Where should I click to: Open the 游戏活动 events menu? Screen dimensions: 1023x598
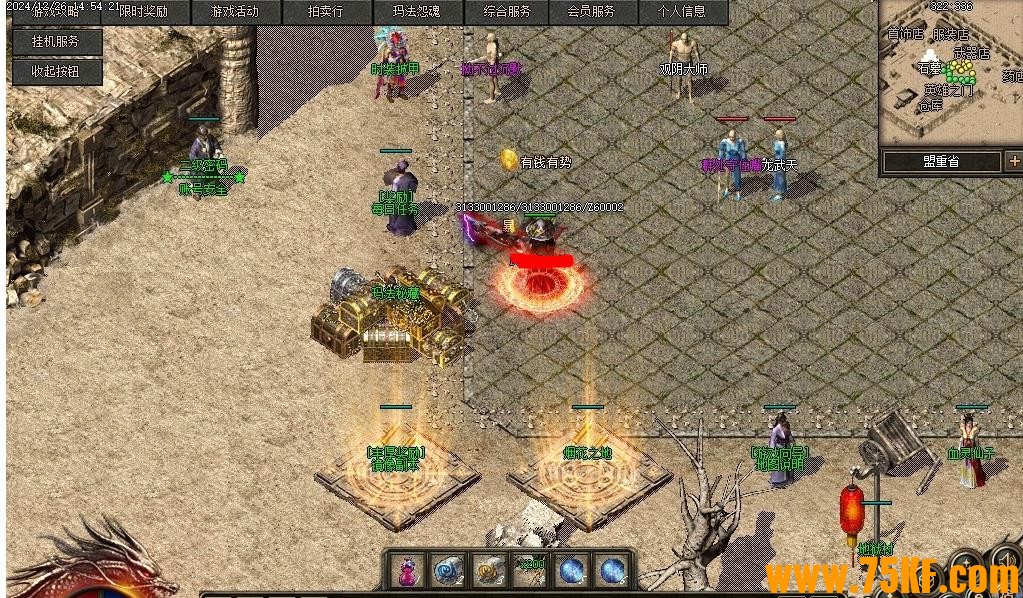(x=235, y=12)
